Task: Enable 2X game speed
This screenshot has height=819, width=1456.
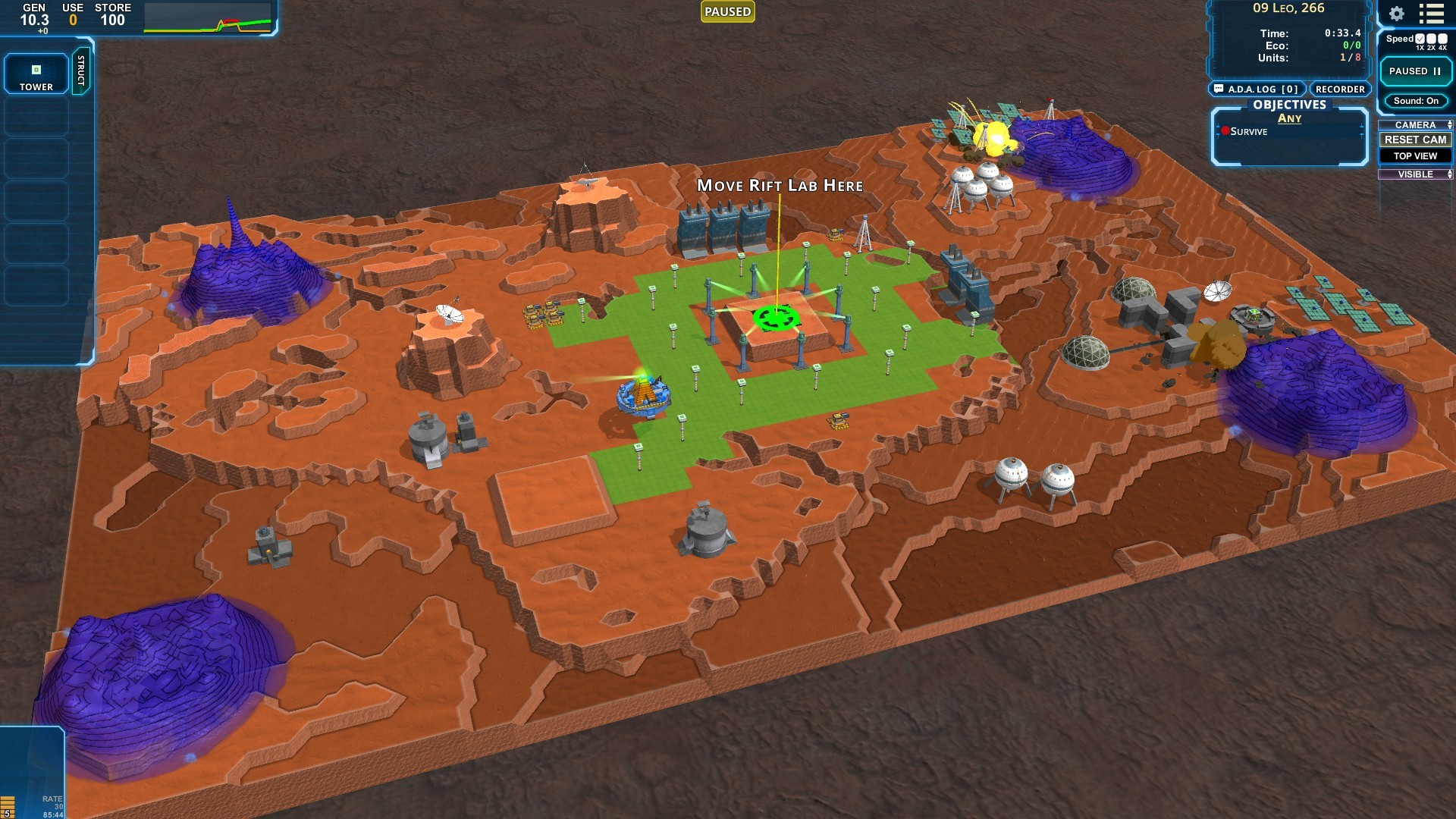Action: click(1430, 39)
